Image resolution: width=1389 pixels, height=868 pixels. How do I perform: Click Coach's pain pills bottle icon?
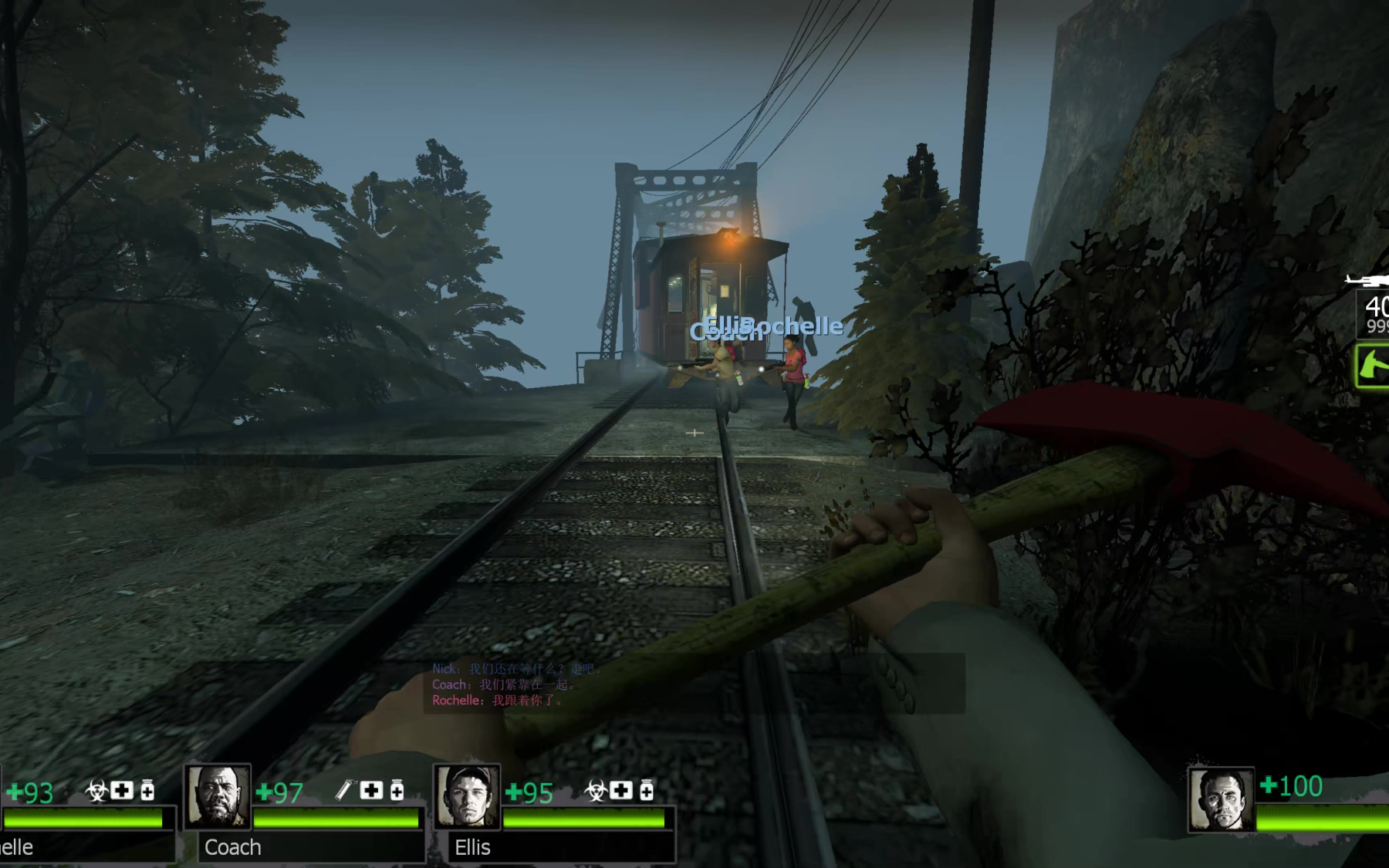tap(397, 790)
